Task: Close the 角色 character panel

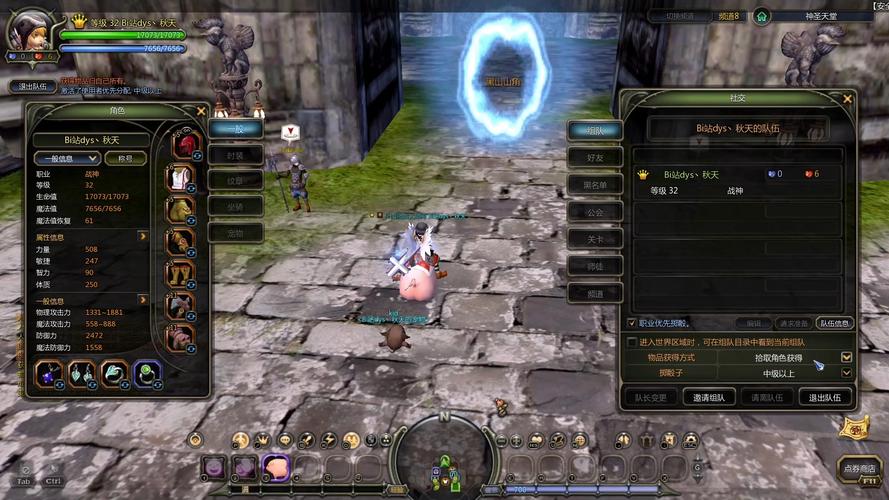Action: [x=201, y=111]
